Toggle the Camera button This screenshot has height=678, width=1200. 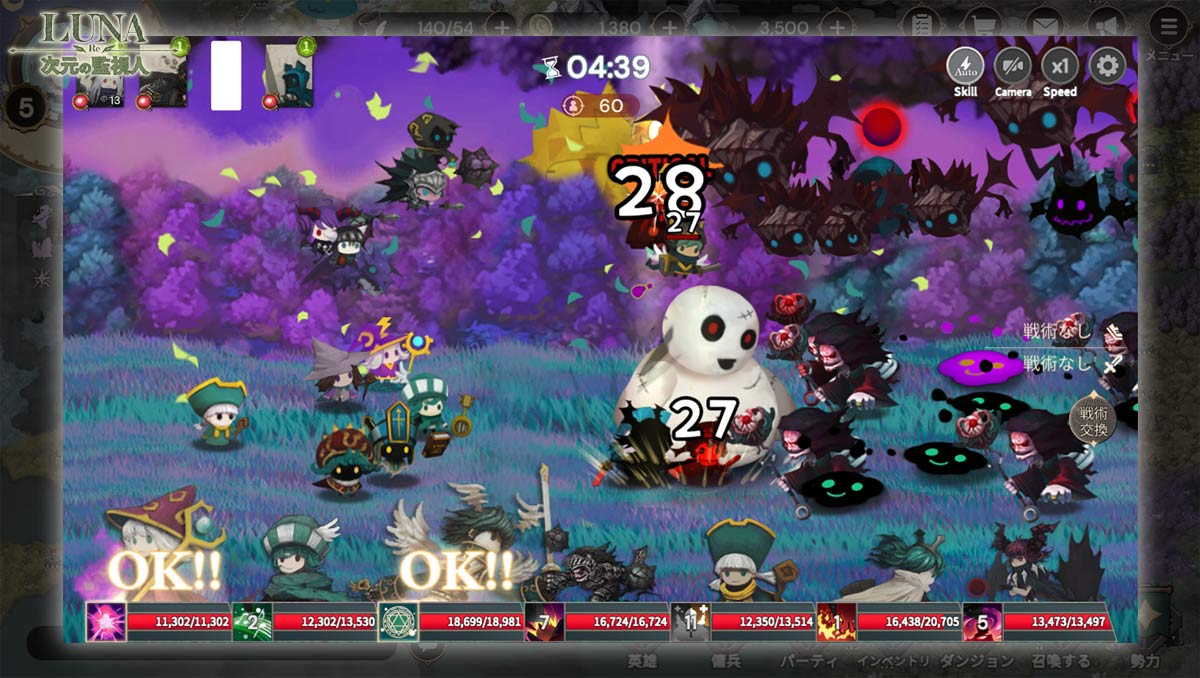click(x=1013, y=67)
